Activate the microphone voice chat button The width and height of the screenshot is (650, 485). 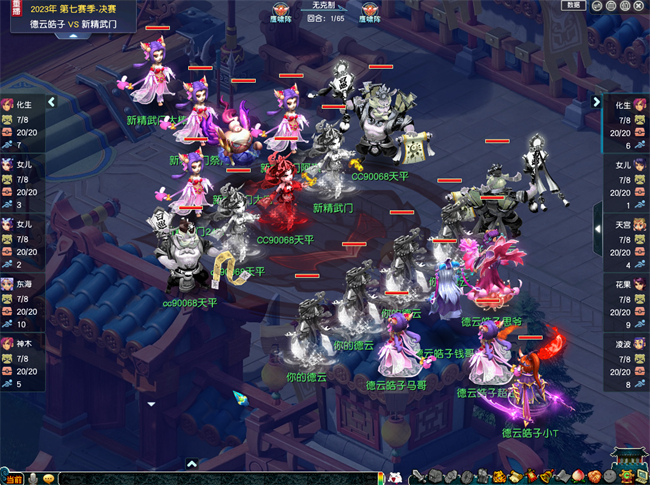point(32,478)
